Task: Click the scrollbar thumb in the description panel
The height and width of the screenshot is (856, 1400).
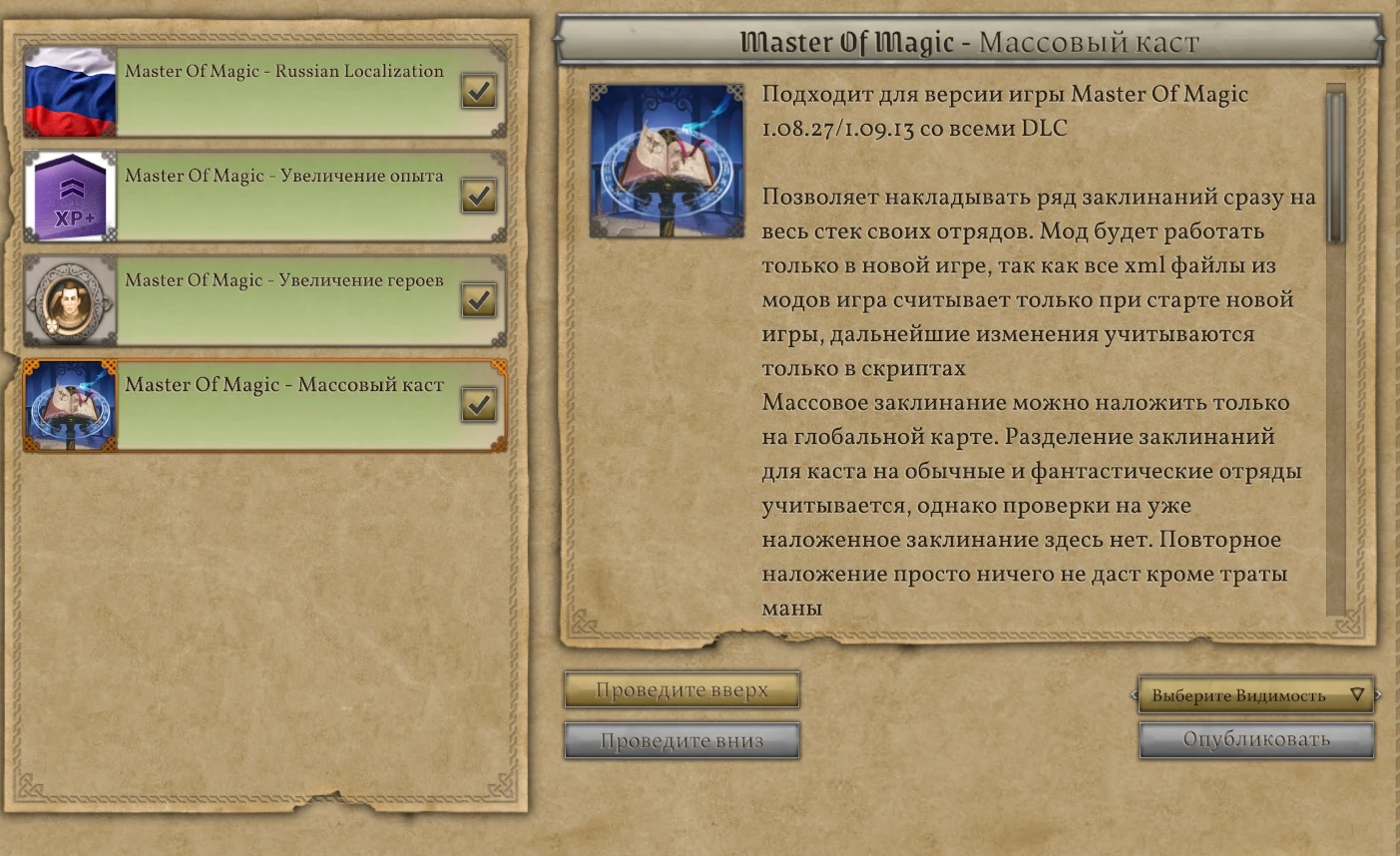Action: click(x=1335, y=160)
